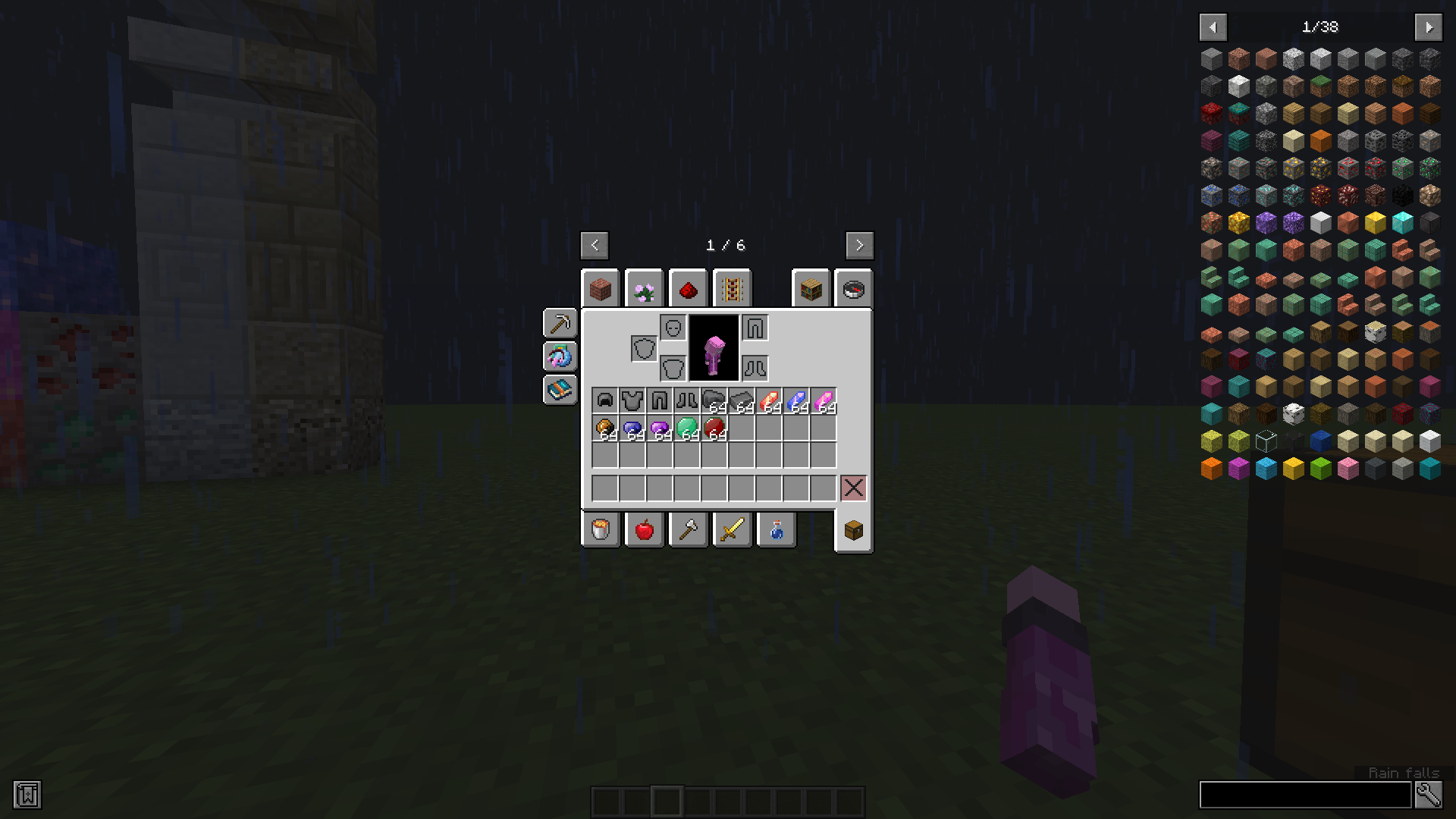The image size is (1456, 819).
Task: Open the banner book icon in the bottom-left corner
Action: (29, 795)
